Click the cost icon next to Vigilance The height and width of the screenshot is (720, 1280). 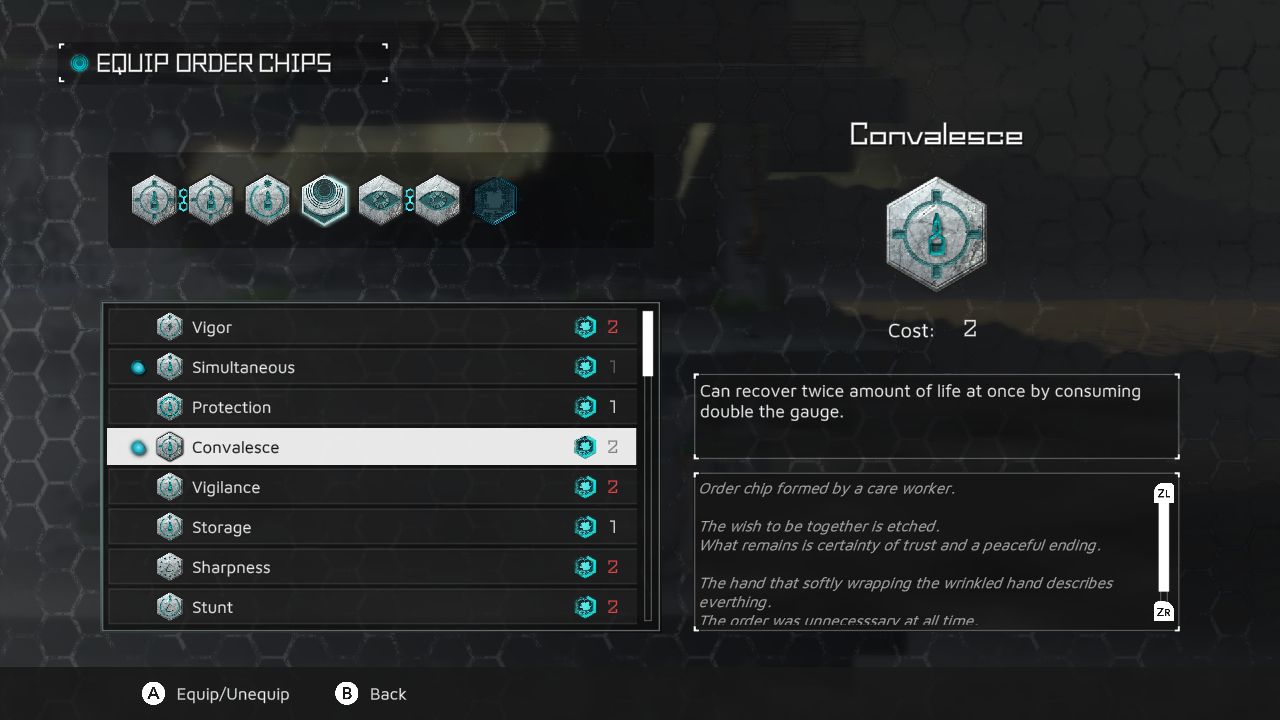[x=585, y=487]
